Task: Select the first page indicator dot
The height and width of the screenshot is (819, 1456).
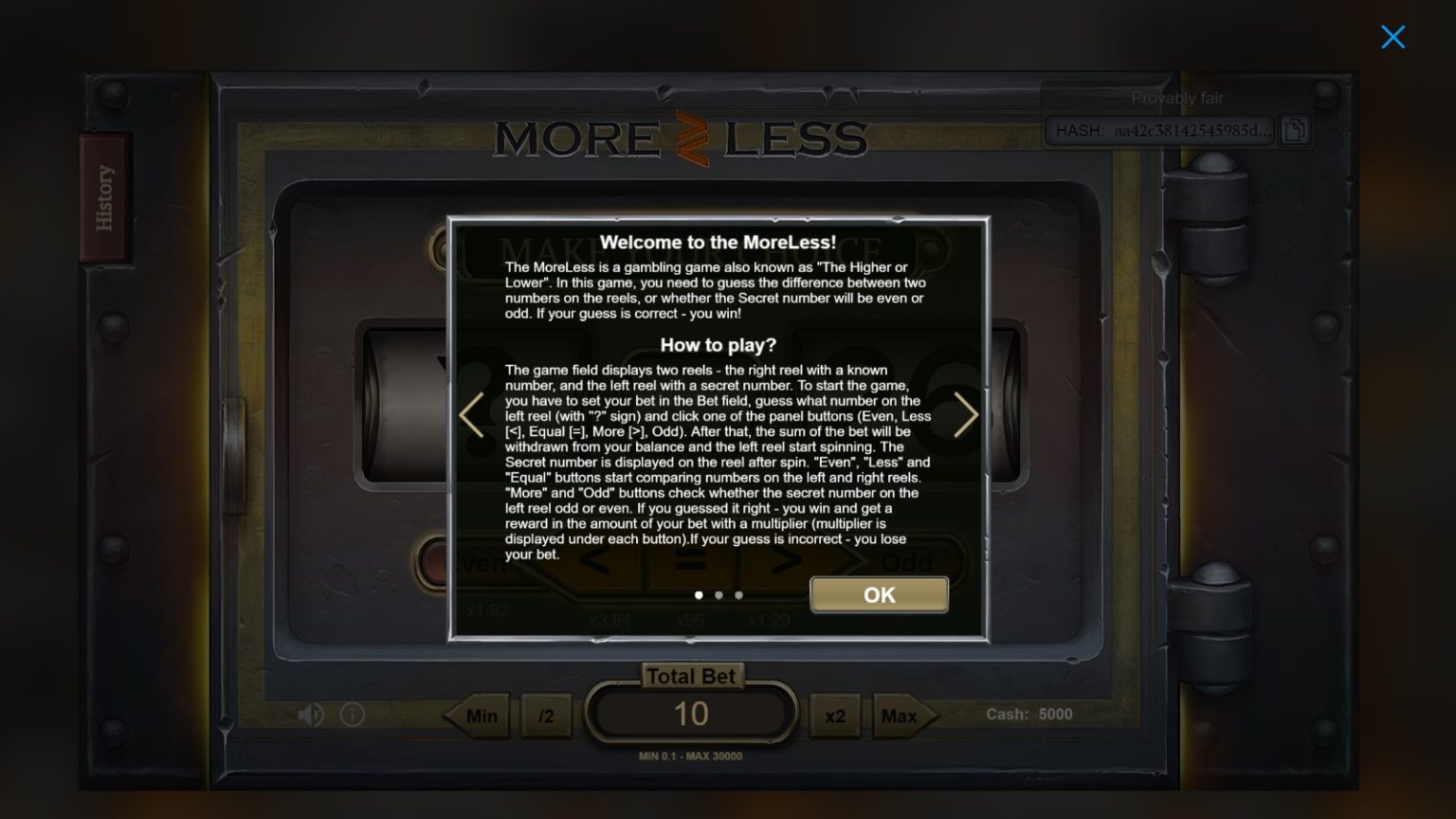Action: click(x=699, y=595)
